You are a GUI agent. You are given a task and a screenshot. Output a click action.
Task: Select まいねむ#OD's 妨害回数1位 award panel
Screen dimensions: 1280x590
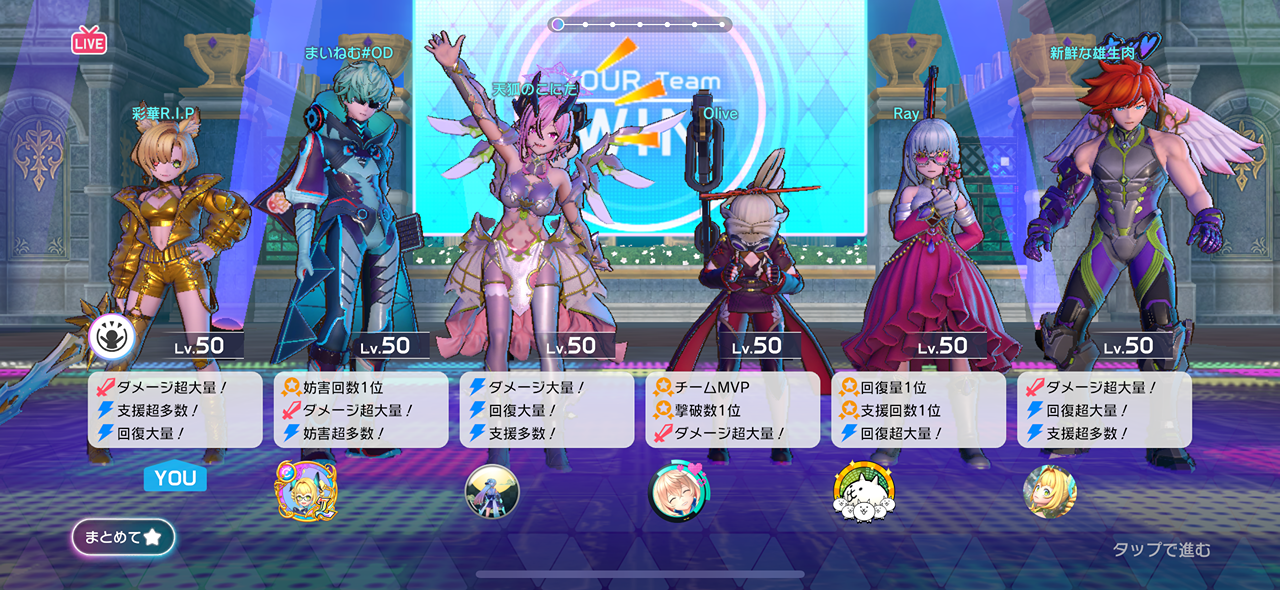tap(361, 410)
